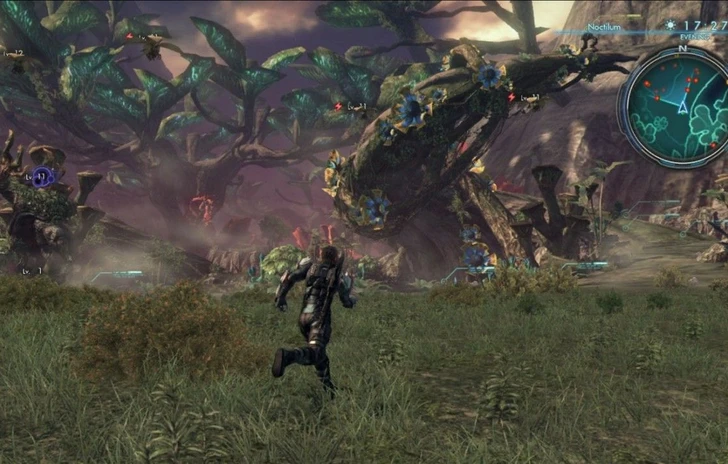Select the Noctilum location label
This screenshot has width=728, height=464.
pyautogui.click(x=603, y=27)
